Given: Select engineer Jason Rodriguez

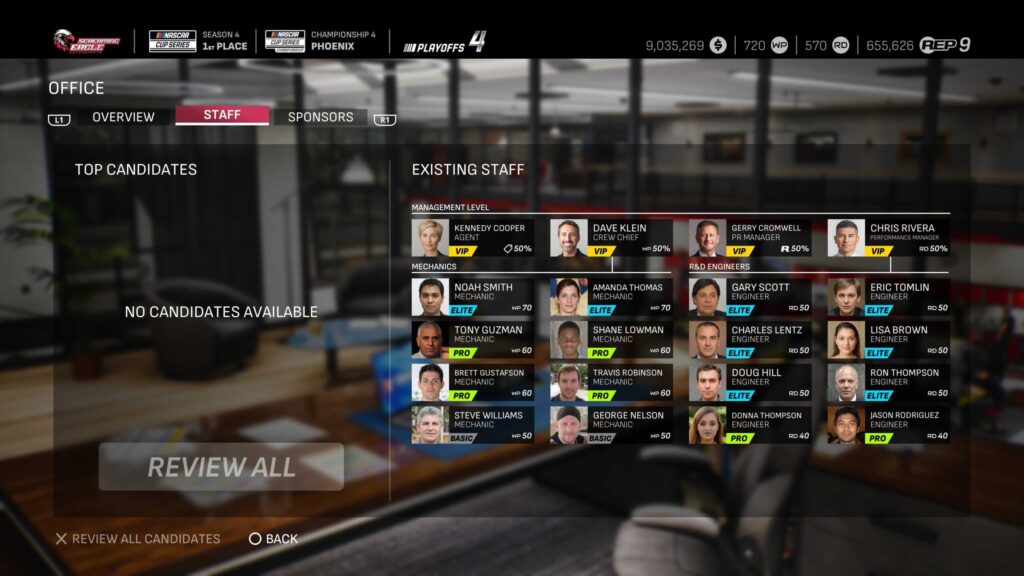Looking at the screenshot, I should tap(888, 425).
